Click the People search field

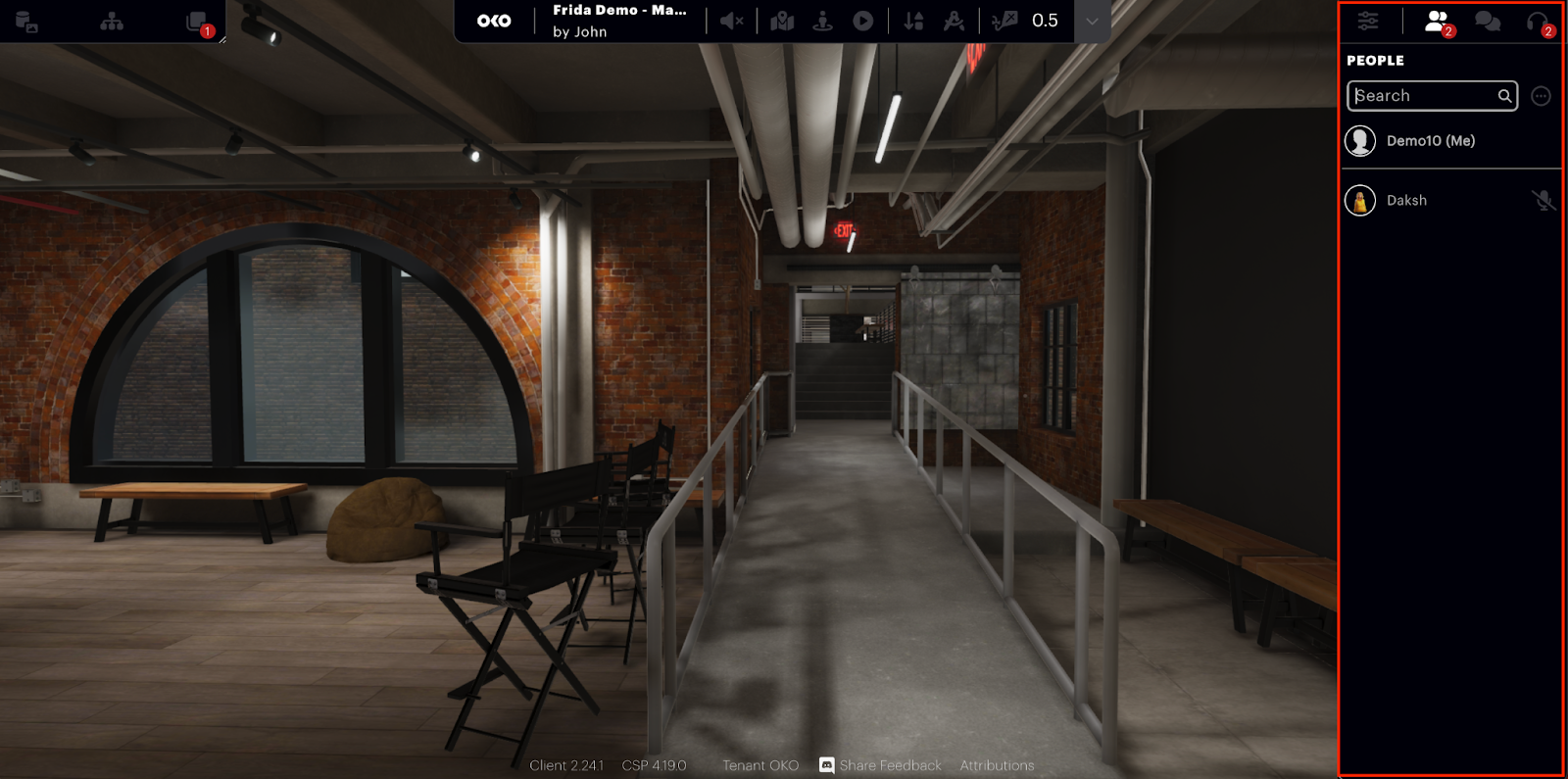tap(1424, 96)
